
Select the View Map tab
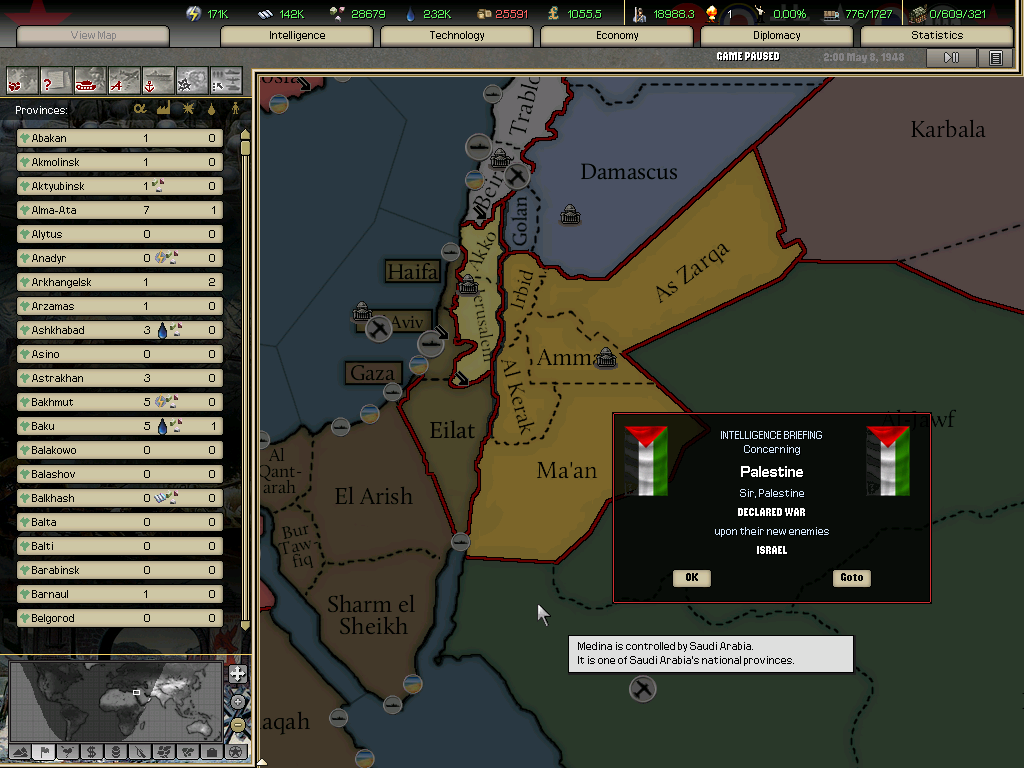click(x=93, y=36)
